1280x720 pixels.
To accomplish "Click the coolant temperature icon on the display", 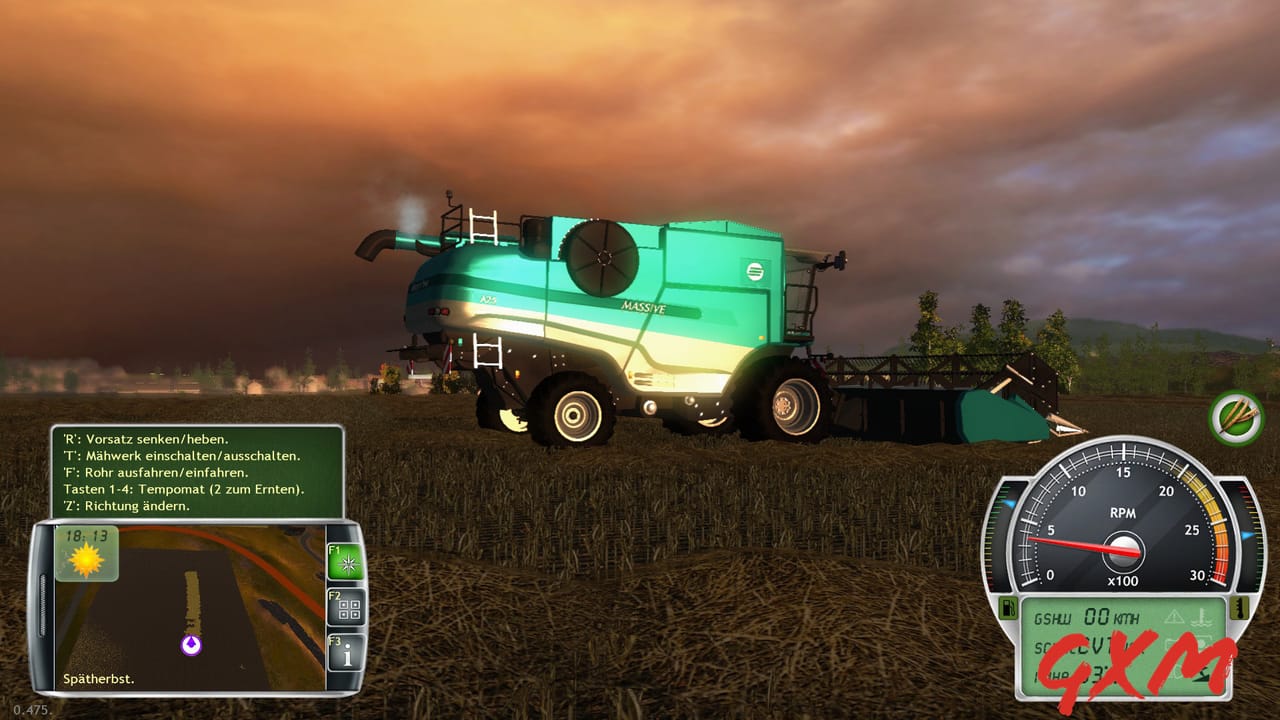I will [x=1202, y=617].
